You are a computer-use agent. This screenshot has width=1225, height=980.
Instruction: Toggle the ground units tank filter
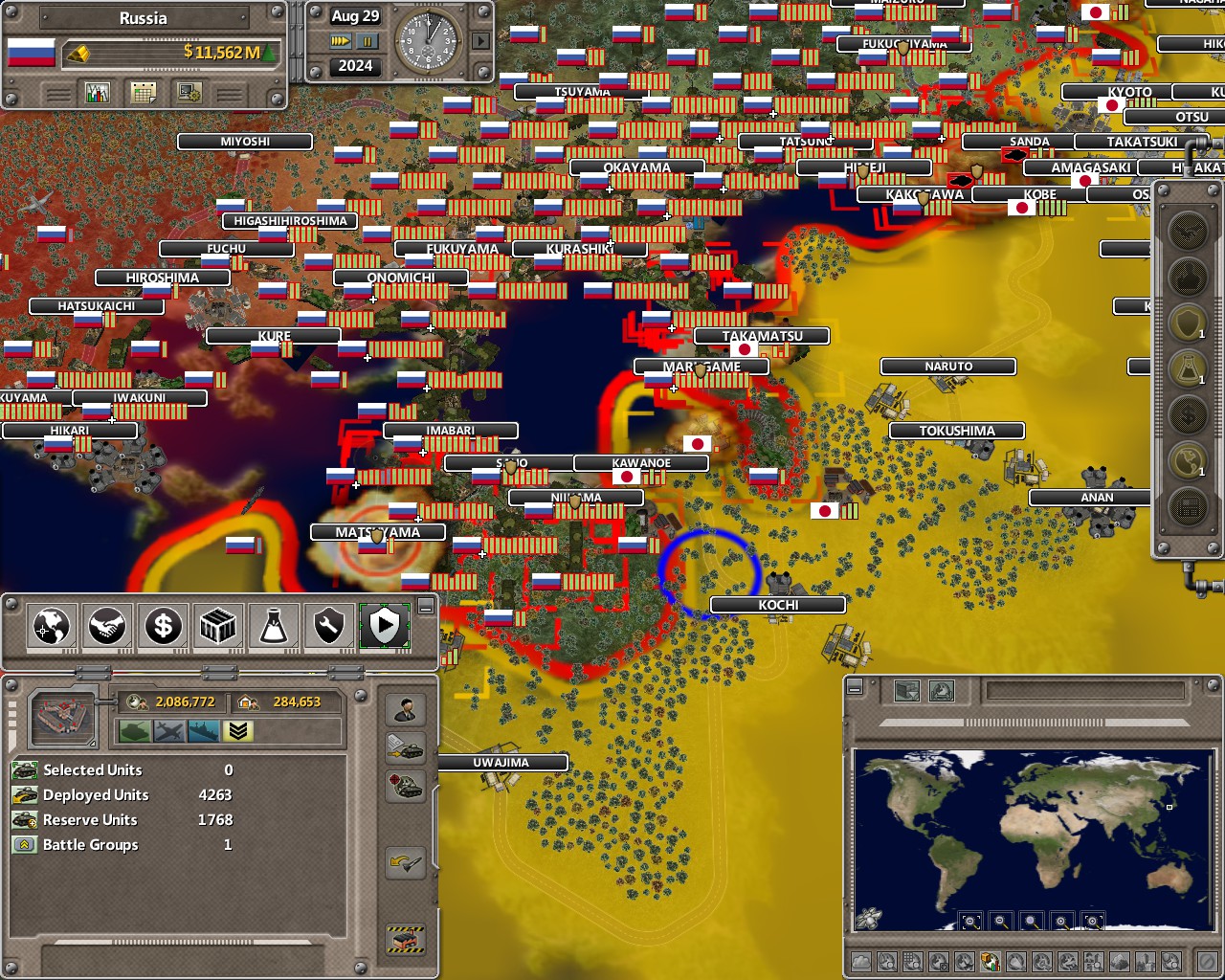tap(135, 729)
